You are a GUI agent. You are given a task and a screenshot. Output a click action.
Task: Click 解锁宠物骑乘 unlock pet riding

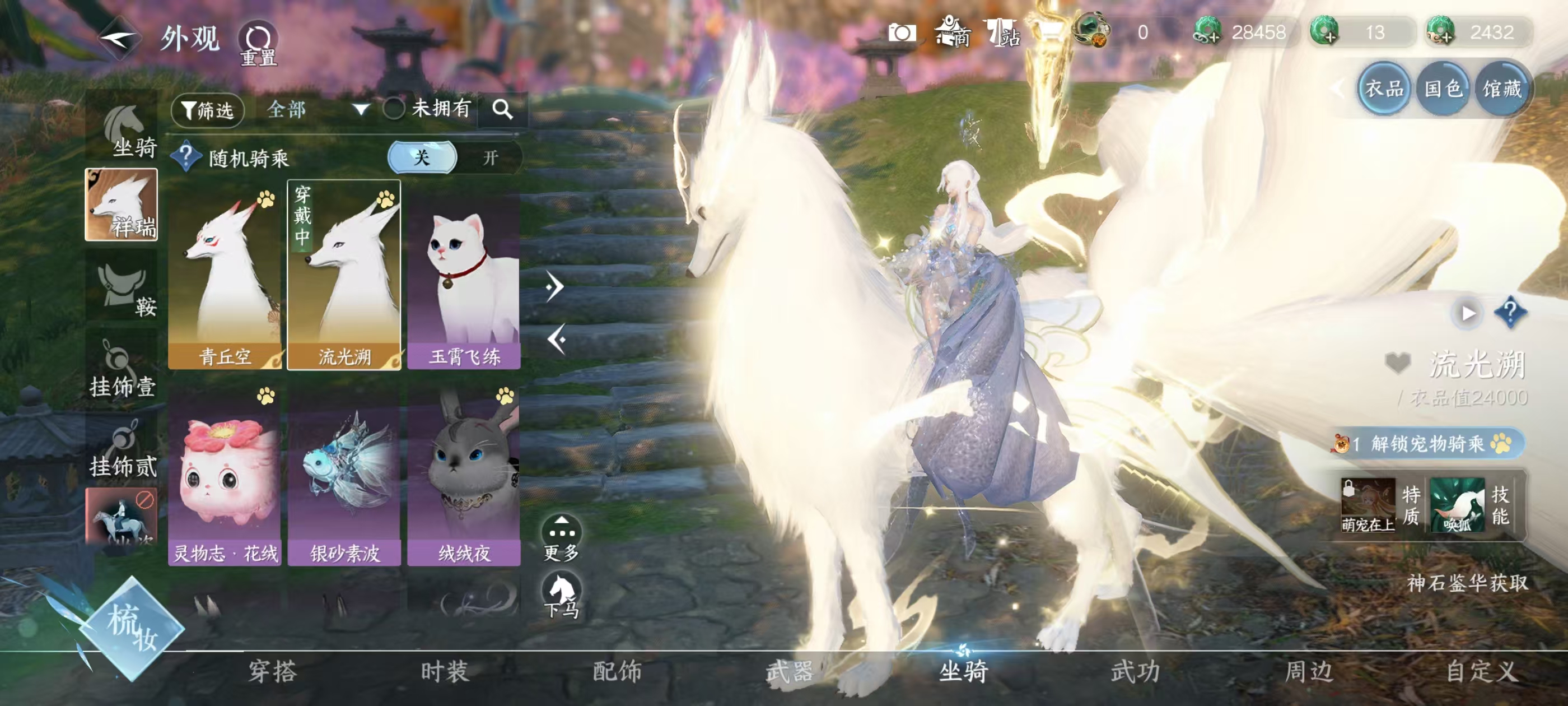pos(1427,444)
